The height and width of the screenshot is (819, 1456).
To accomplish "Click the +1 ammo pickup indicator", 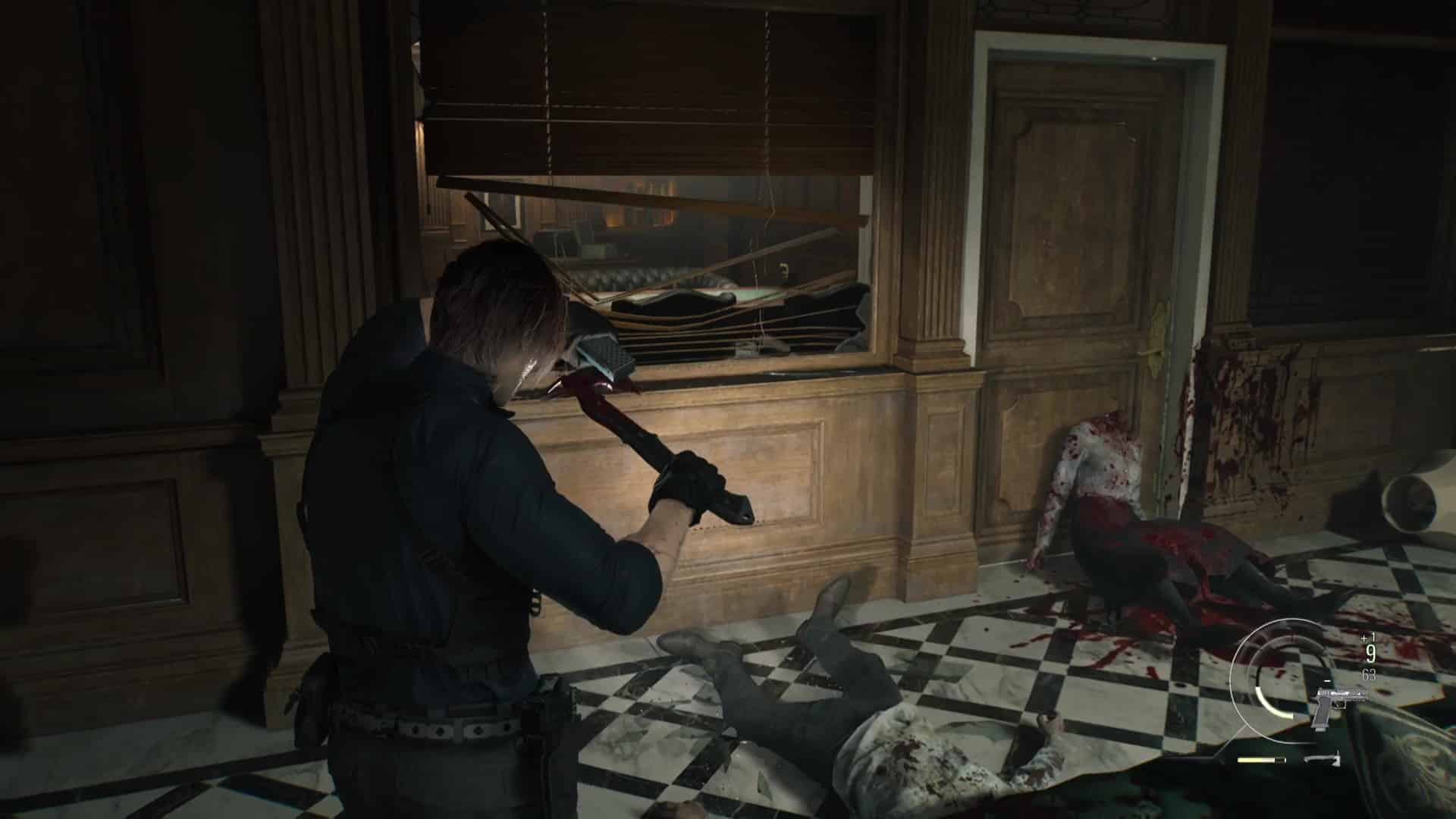I will [x=1367, y=638].
